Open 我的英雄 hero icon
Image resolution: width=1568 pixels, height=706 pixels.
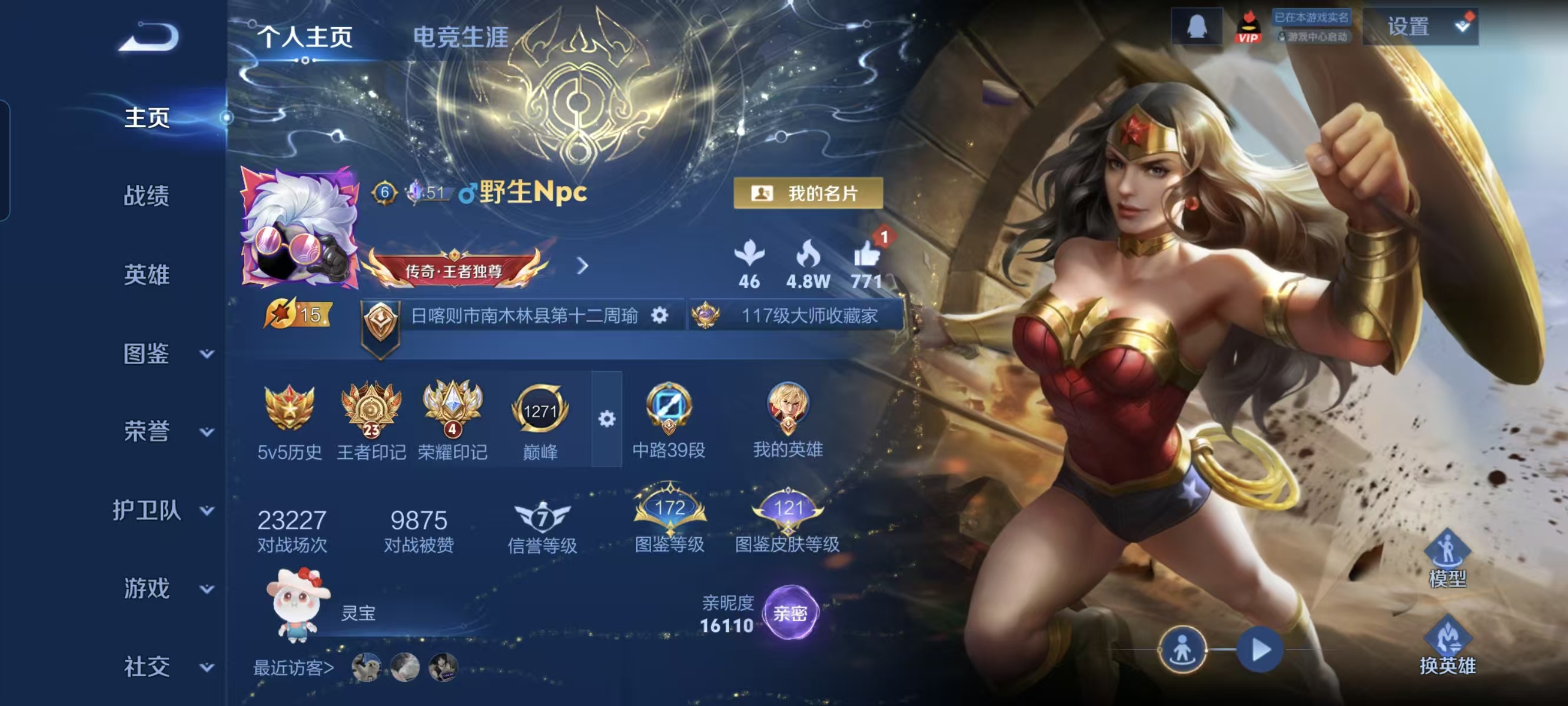coord(788,418)
